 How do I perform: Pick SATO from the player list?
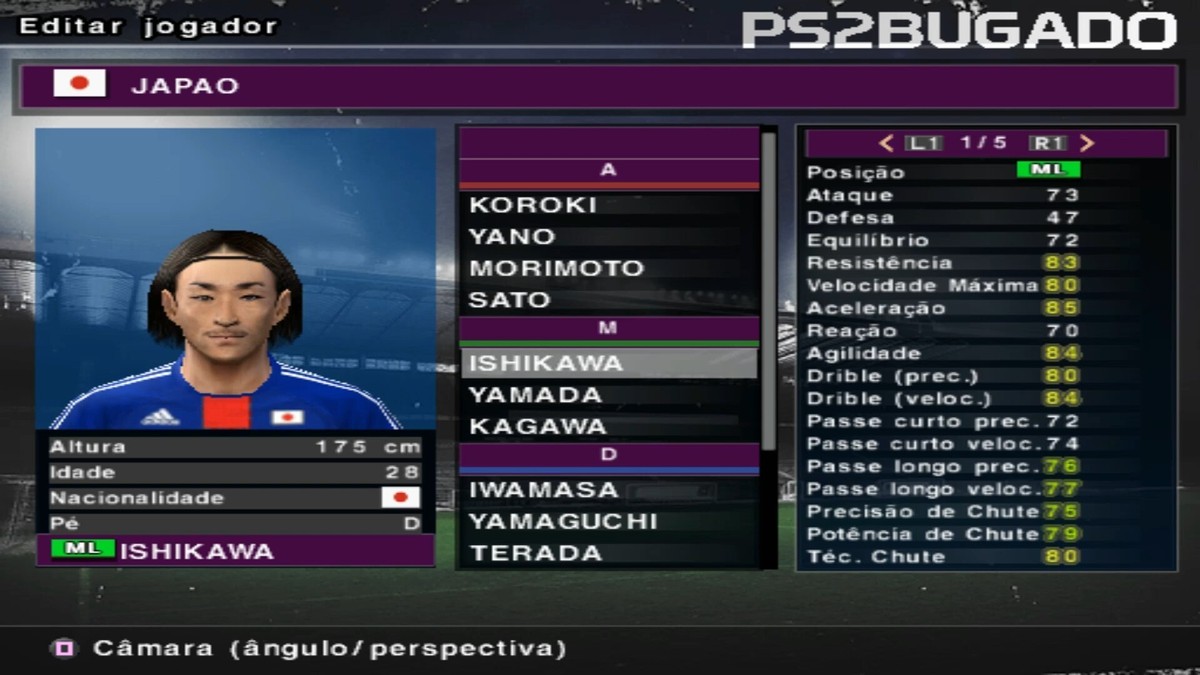pyautogui.click(x=608, y=300)
